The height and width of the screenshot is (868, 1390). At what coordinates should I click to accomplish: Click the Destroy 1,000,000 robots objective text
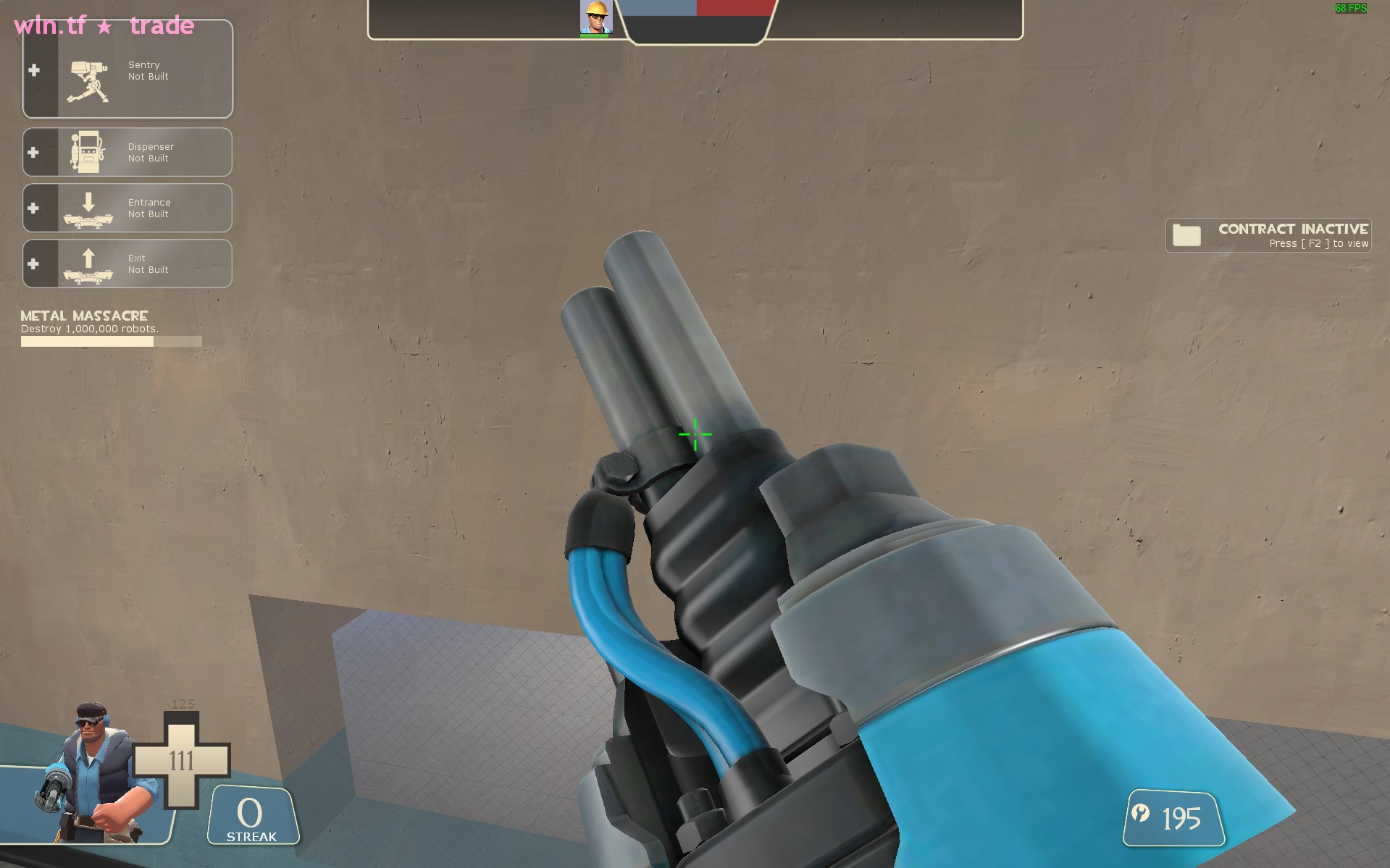pyautogui.click(x=88, y=328)
